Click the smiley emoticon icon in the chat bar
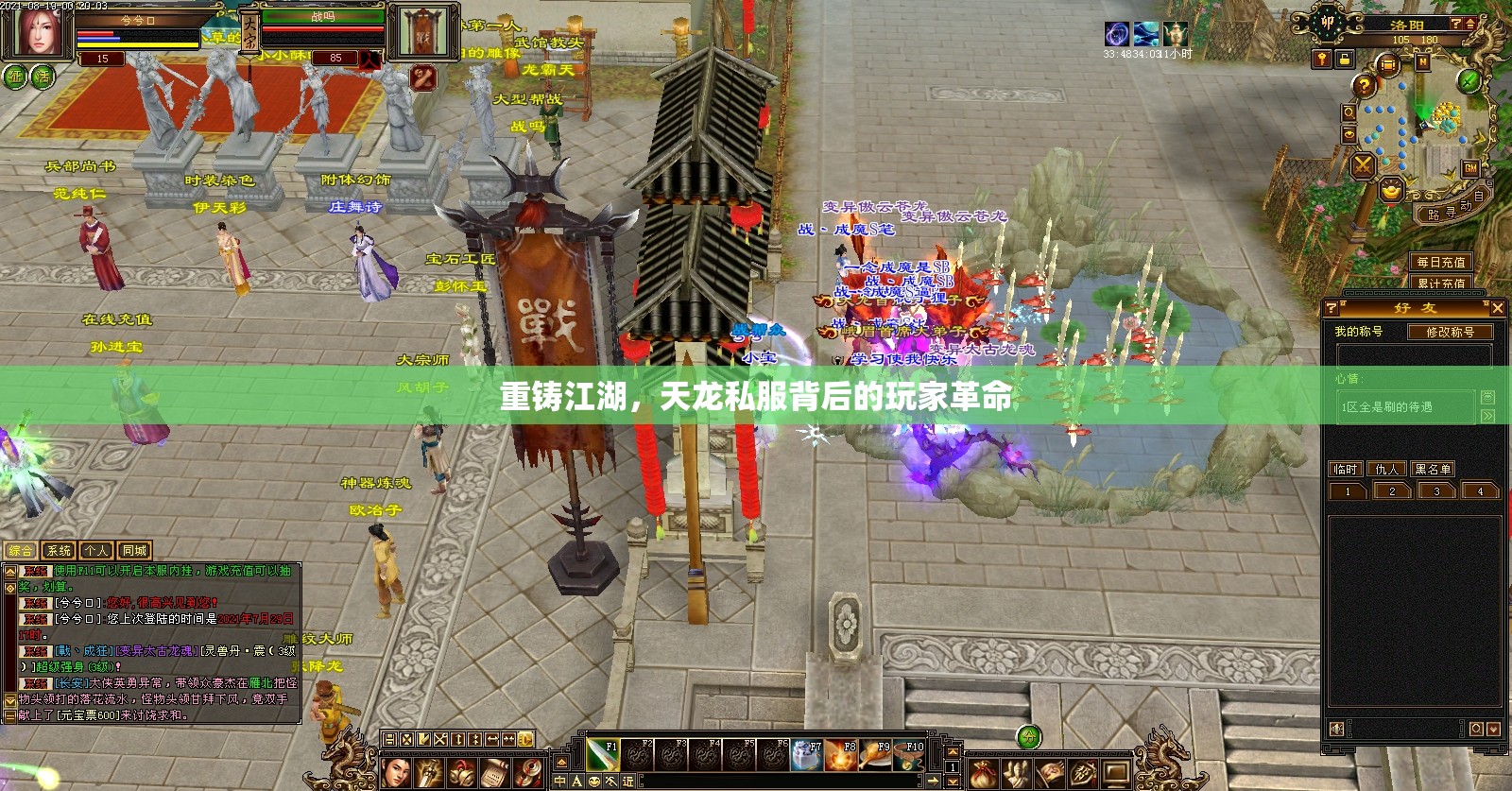The image size is (1512, 791). pos(593,781)
